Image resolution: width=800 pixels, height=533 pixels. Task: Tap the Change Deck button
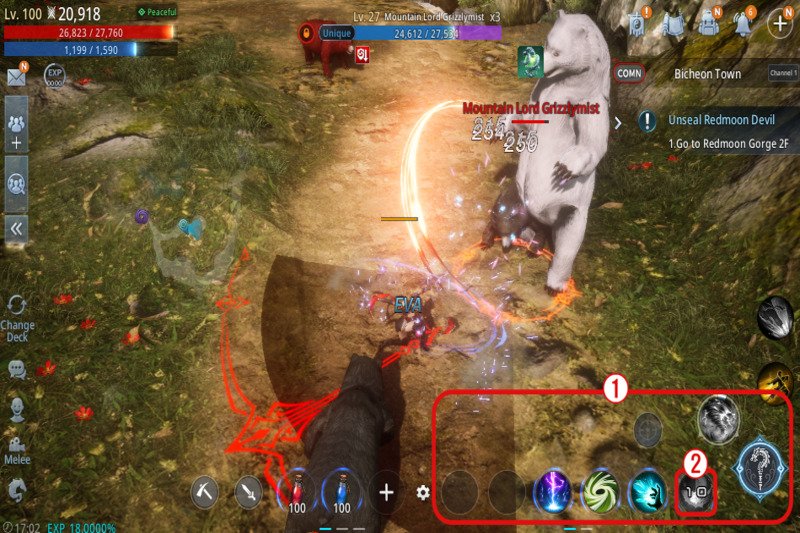click(x=17, y=316)
